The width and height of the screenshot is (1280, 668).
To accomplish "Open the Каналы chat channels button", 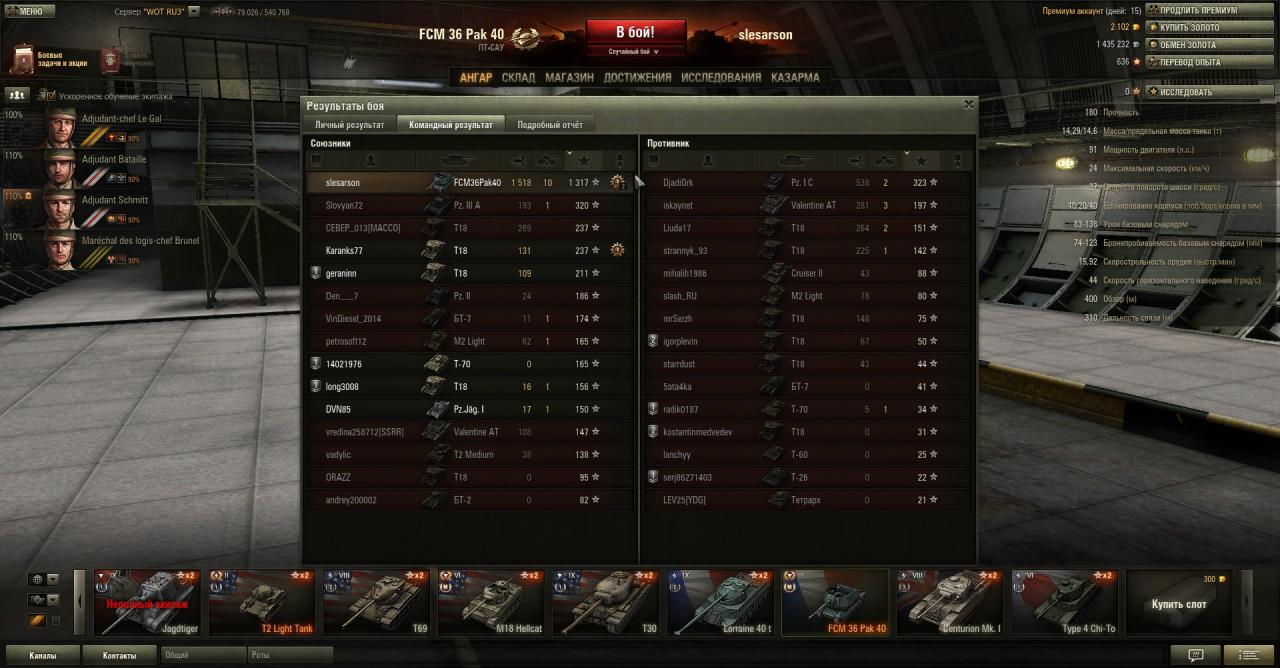I will 42,656.
